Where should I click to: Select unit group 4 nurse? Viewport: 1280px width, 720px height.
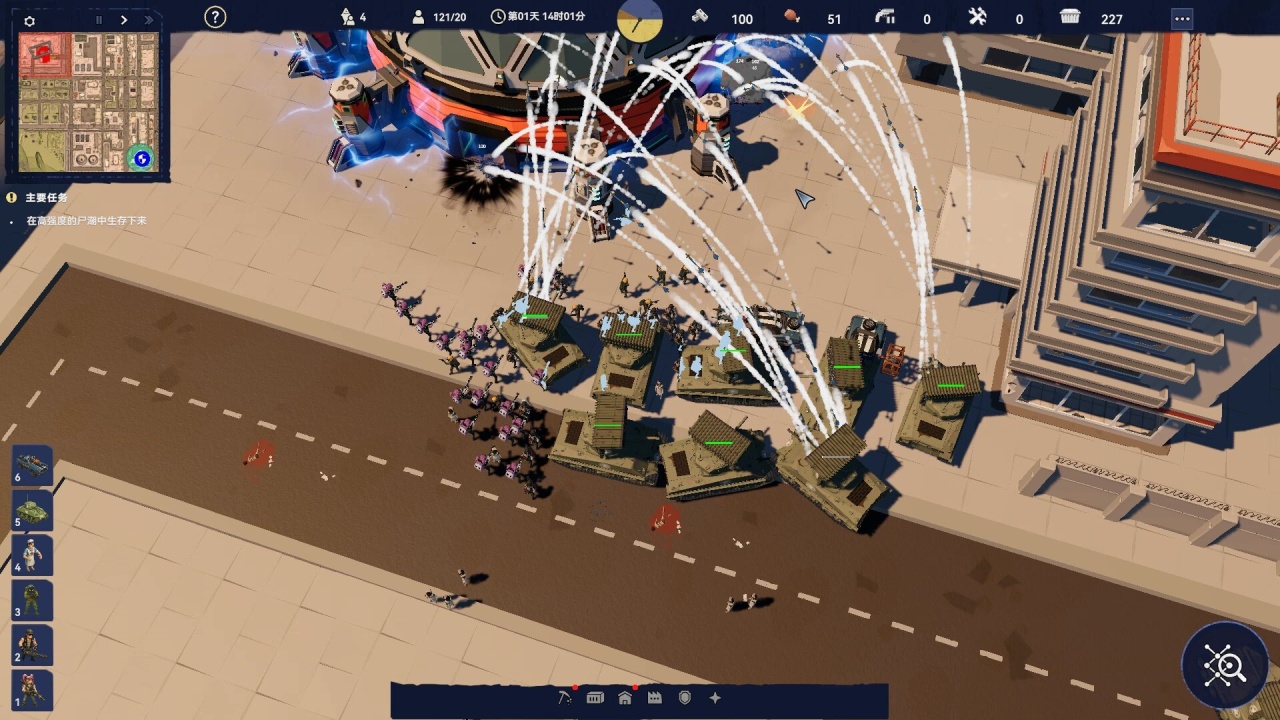click(x=32, y=555)
